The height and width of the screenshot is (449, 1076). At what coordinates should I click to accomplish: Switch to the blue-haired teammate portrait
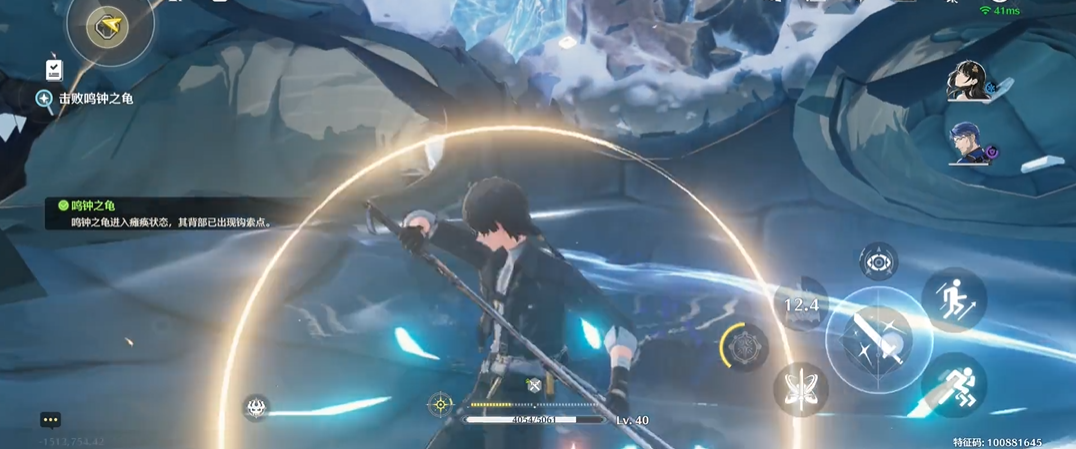(x=968, y=143)
